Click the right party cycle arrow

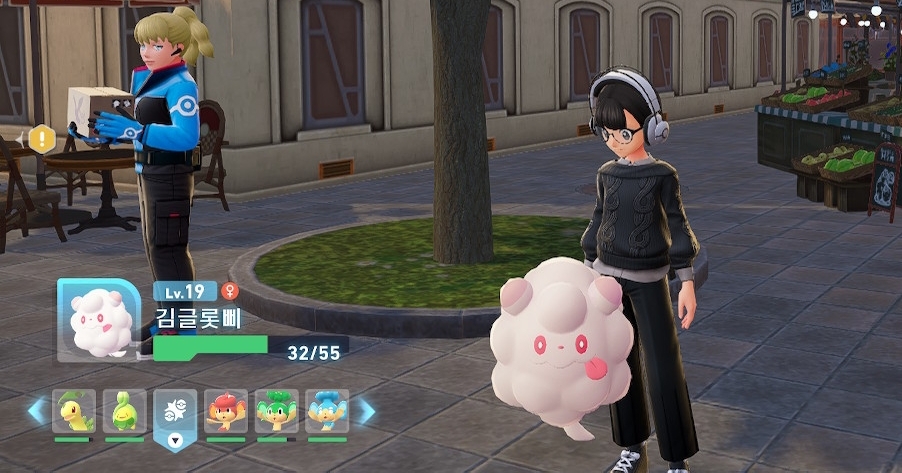[x=366, y=411]
